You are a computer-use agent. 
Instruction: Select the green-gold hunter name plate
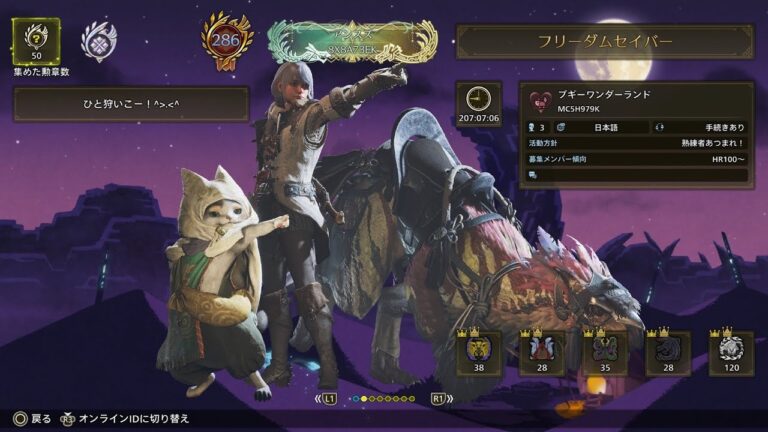click(x=352, y=42)
